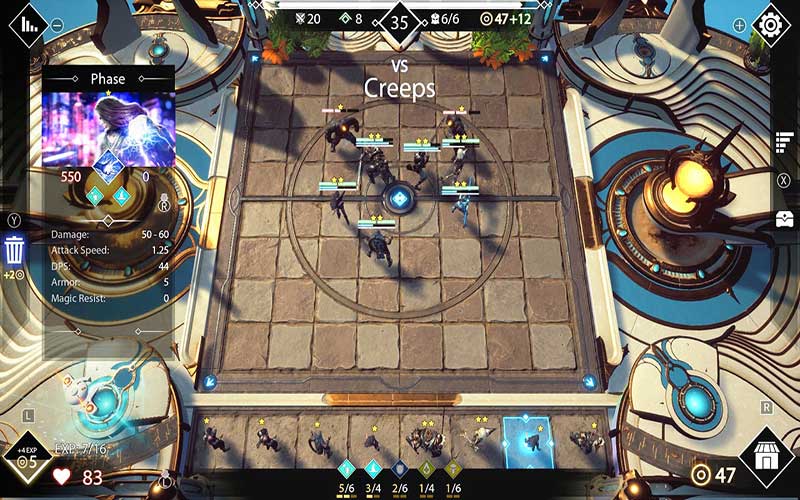The width and height of the screenshot is (800, 500).
Task: Open the shop in the corner
Action: pyautogui.click(x=767, y=459)
